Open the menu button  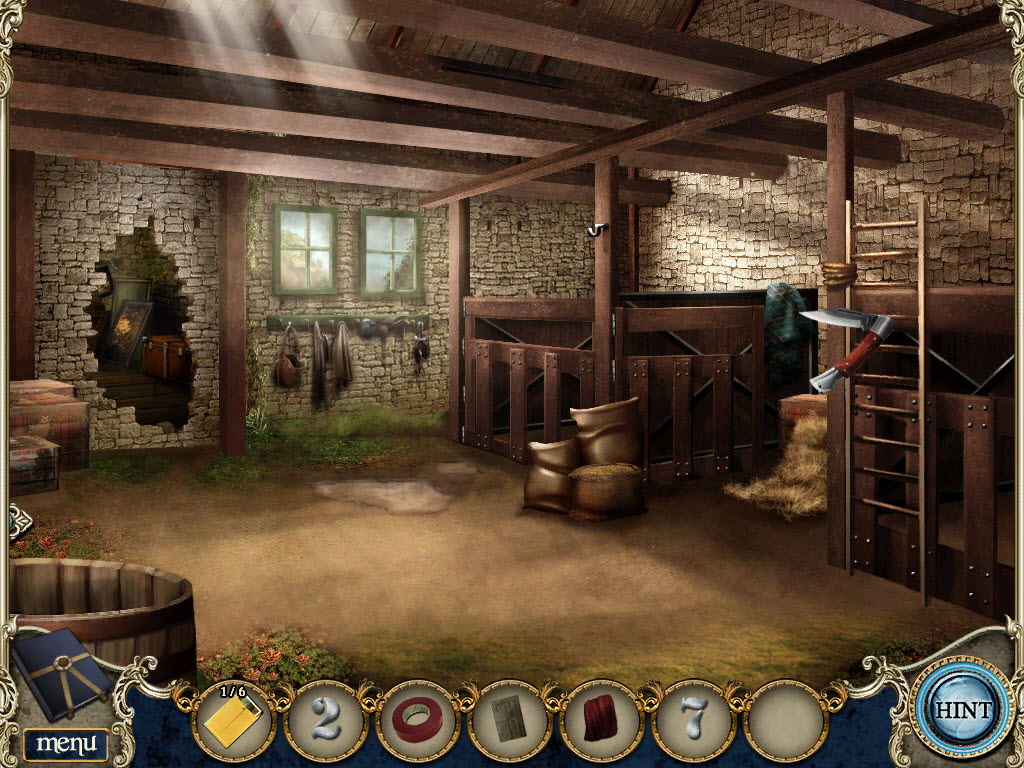(x=66, y=743)
